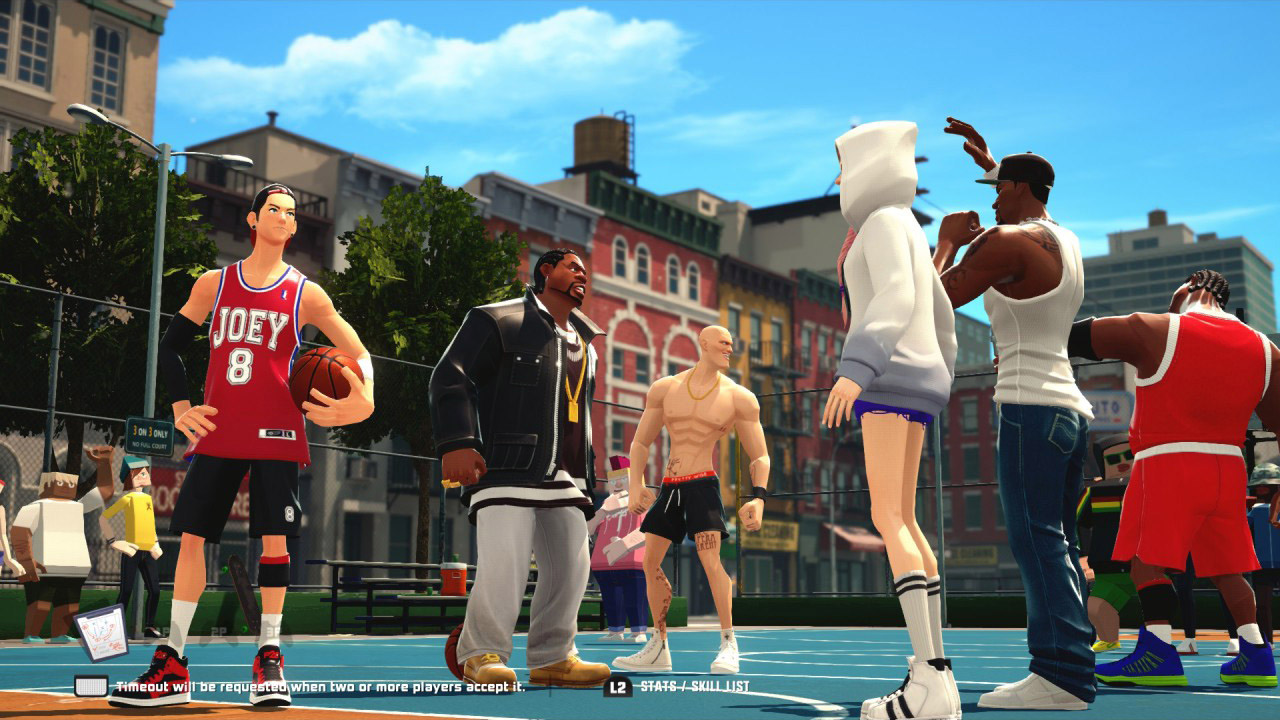Click the playbook clipboard leaning on the fence
The image size is (1280, 720).
[102, 632]
